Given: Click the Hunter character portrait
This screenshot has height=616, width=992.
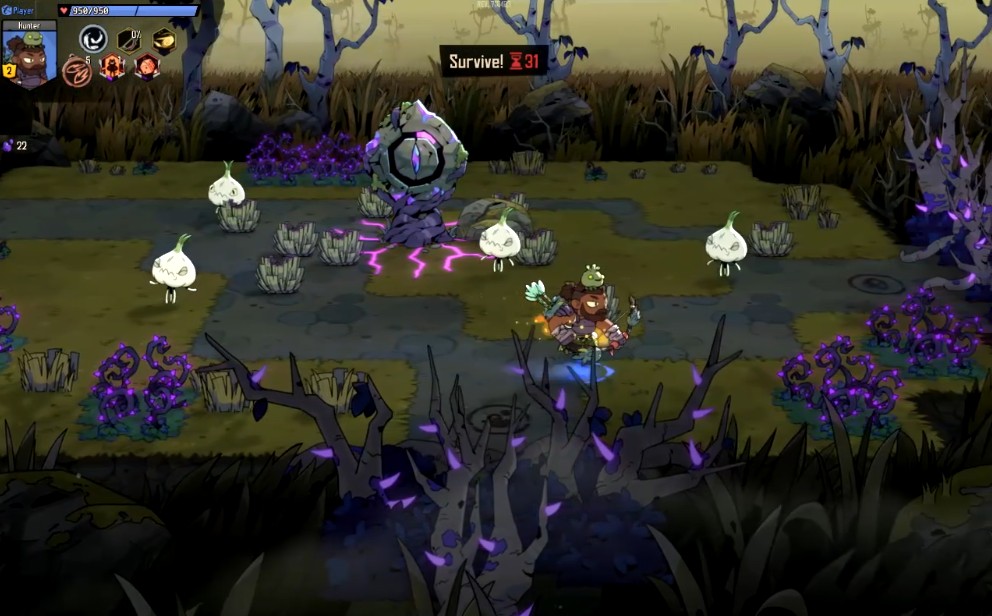Looking at the screenshot, I should (x=30, y=58).
